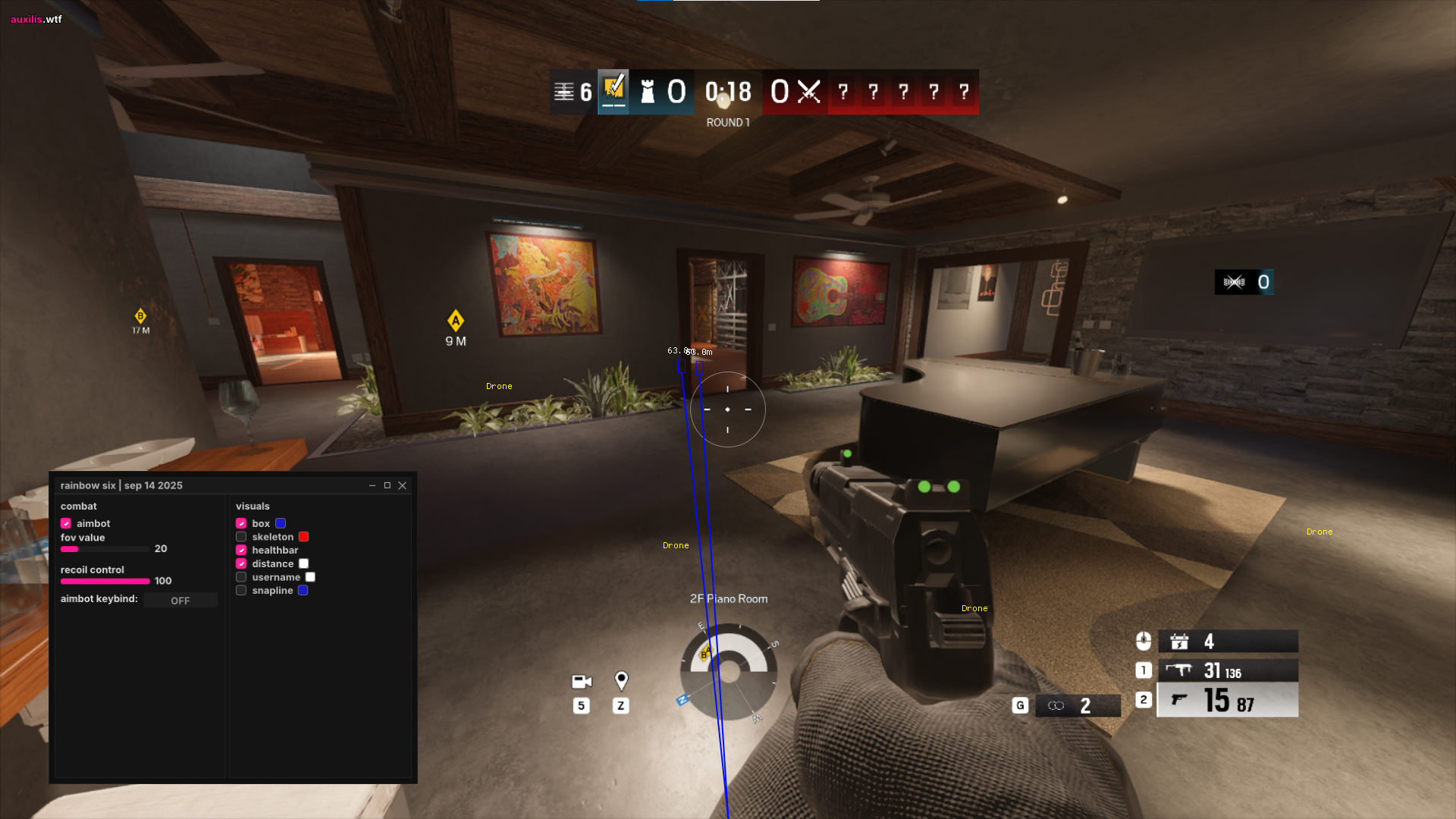Click the yellow objective A marker
Viewport: 1456px width, 819px height.
[454, 321]
